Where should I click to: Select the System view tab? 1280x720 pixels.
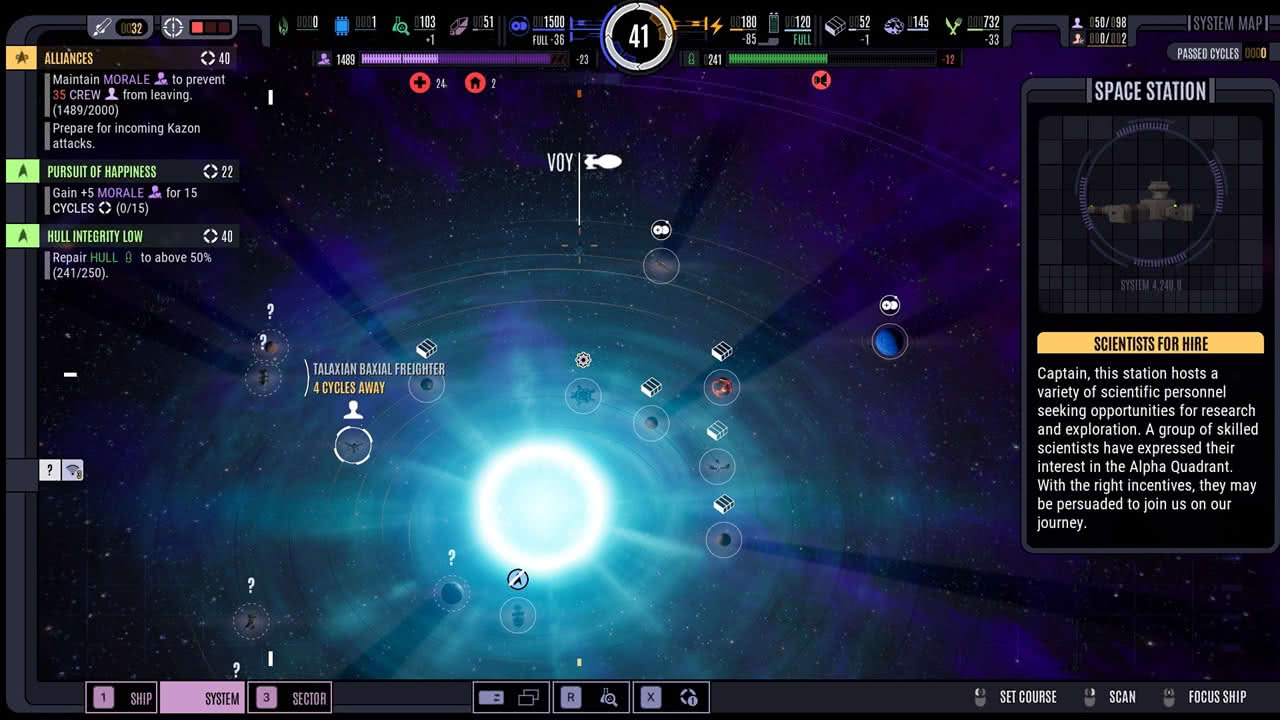pyautogui.click(x=202, y=698)
